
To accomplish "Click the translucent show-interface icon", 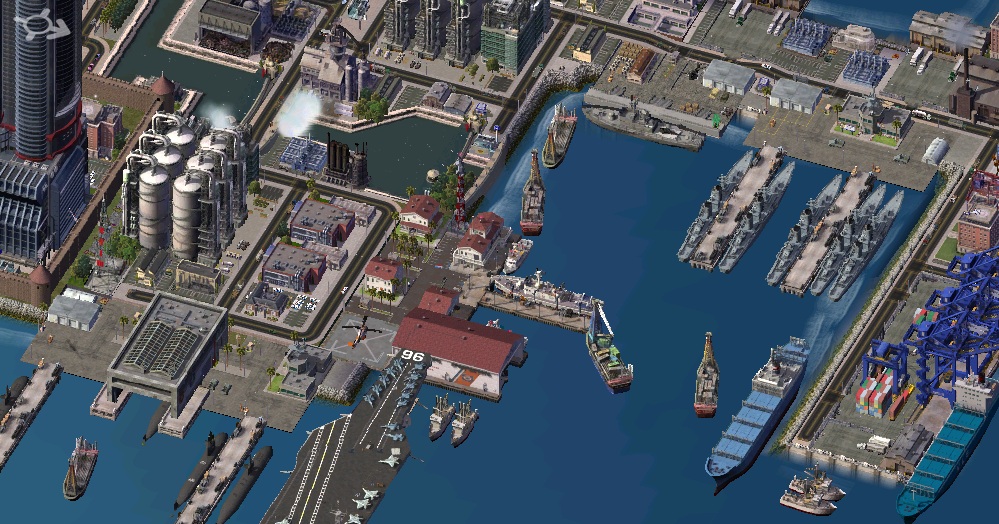I will pos(42,24).
